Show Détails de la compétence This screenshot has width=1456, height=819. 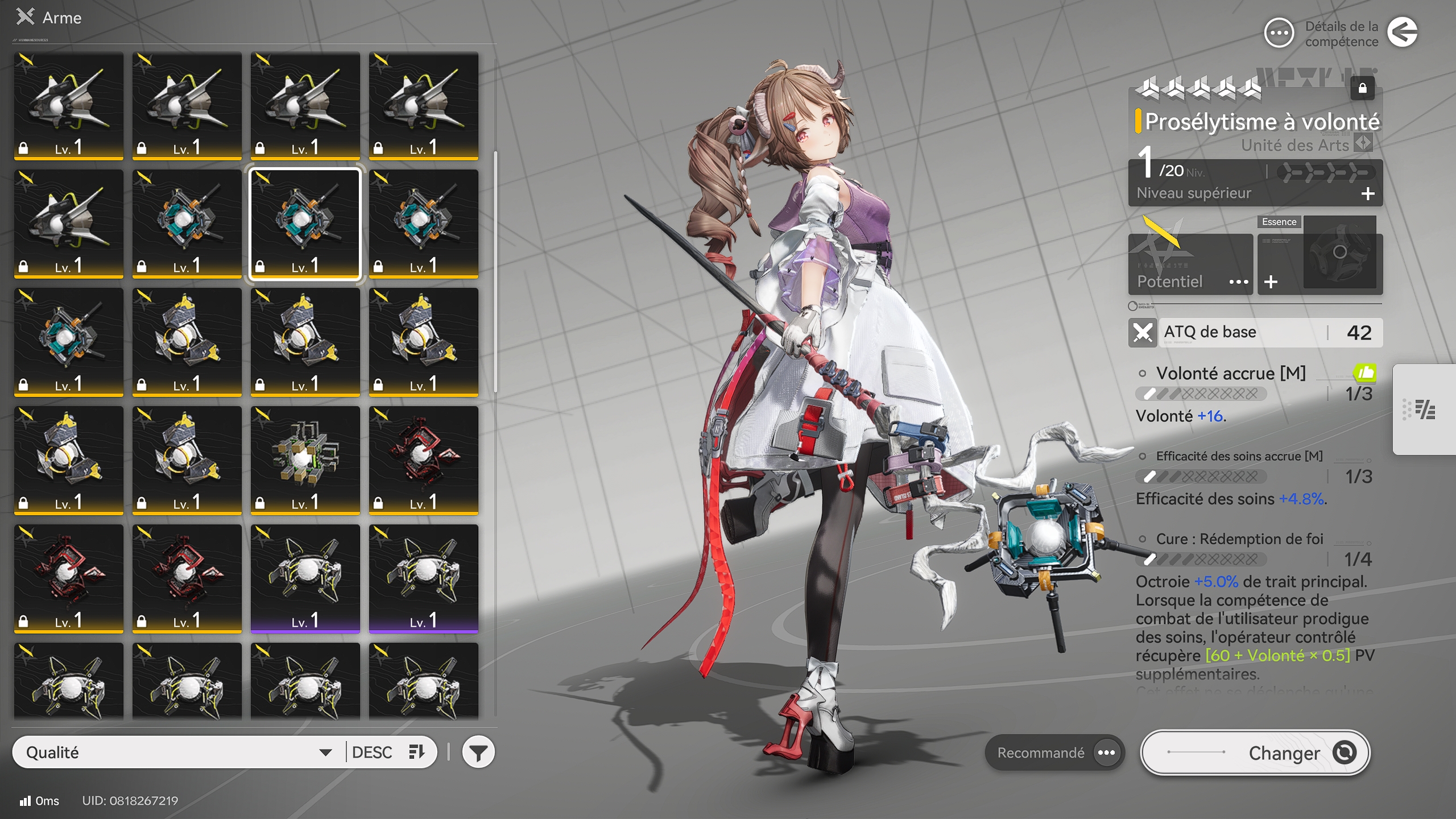click(x=1279, y=33)
